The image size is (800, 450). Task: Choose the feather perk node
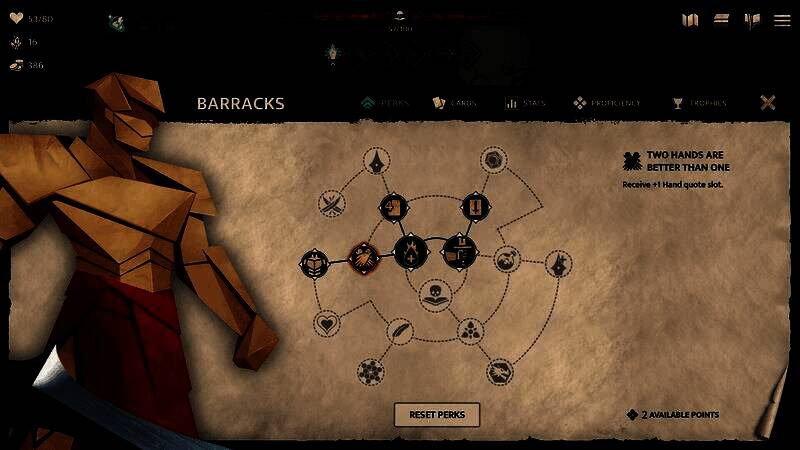click(400, 332)
